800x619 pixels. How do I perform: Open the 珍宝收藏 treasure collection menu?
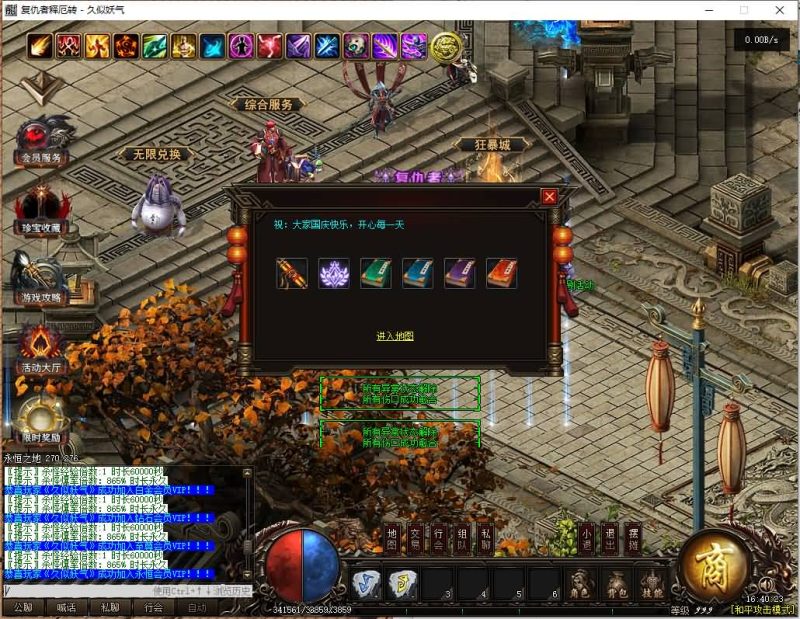(41, 209)
